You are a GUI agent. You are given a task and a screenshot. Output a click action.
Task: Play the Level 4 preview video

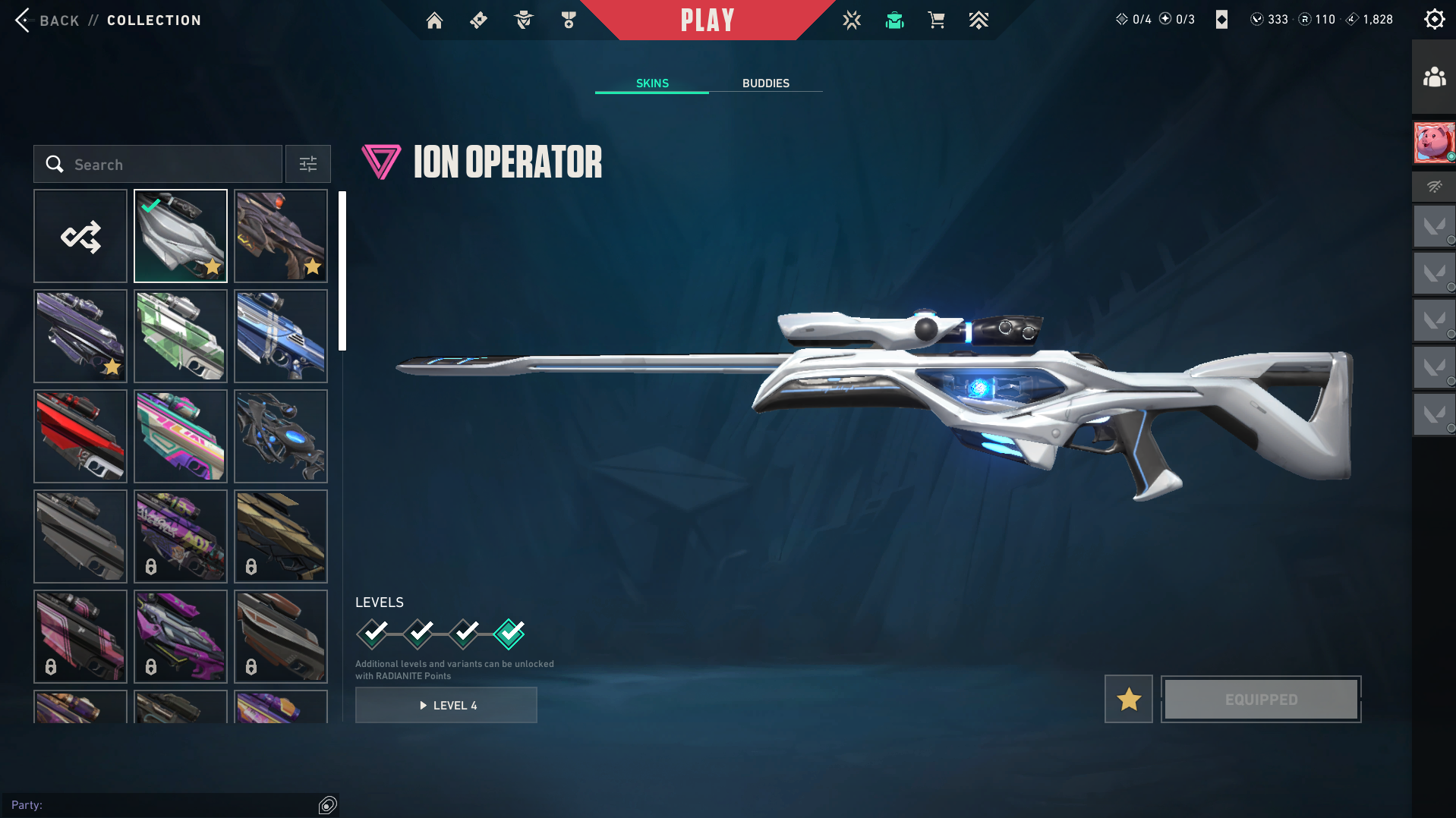tap(446, 706)
